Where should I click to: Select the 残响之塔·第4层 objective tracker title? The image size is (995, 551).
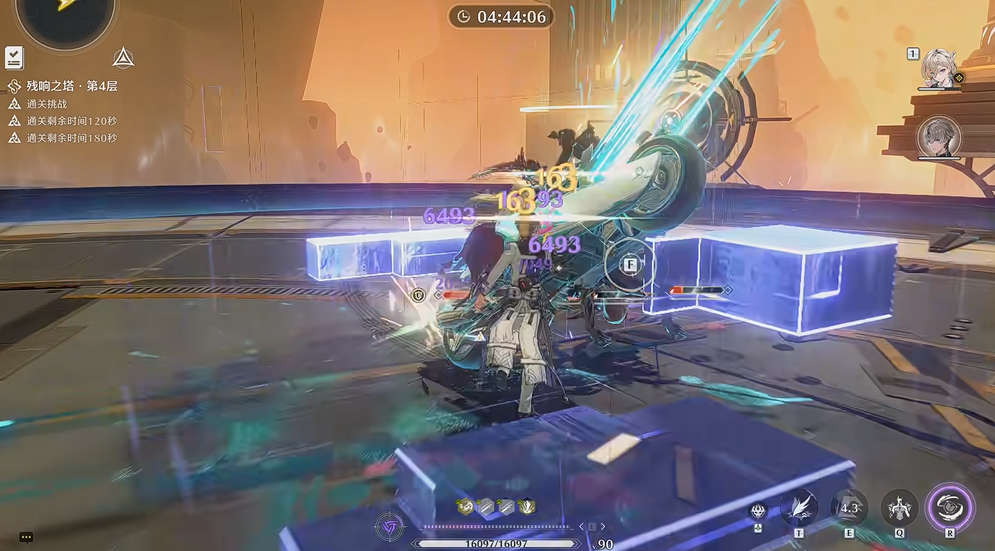(x=73, y=86)
